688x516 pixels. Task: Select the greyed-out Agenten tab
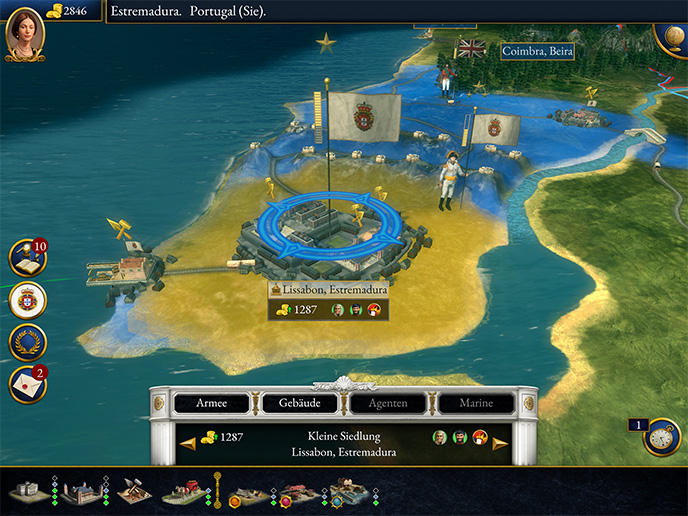point(389,404)
